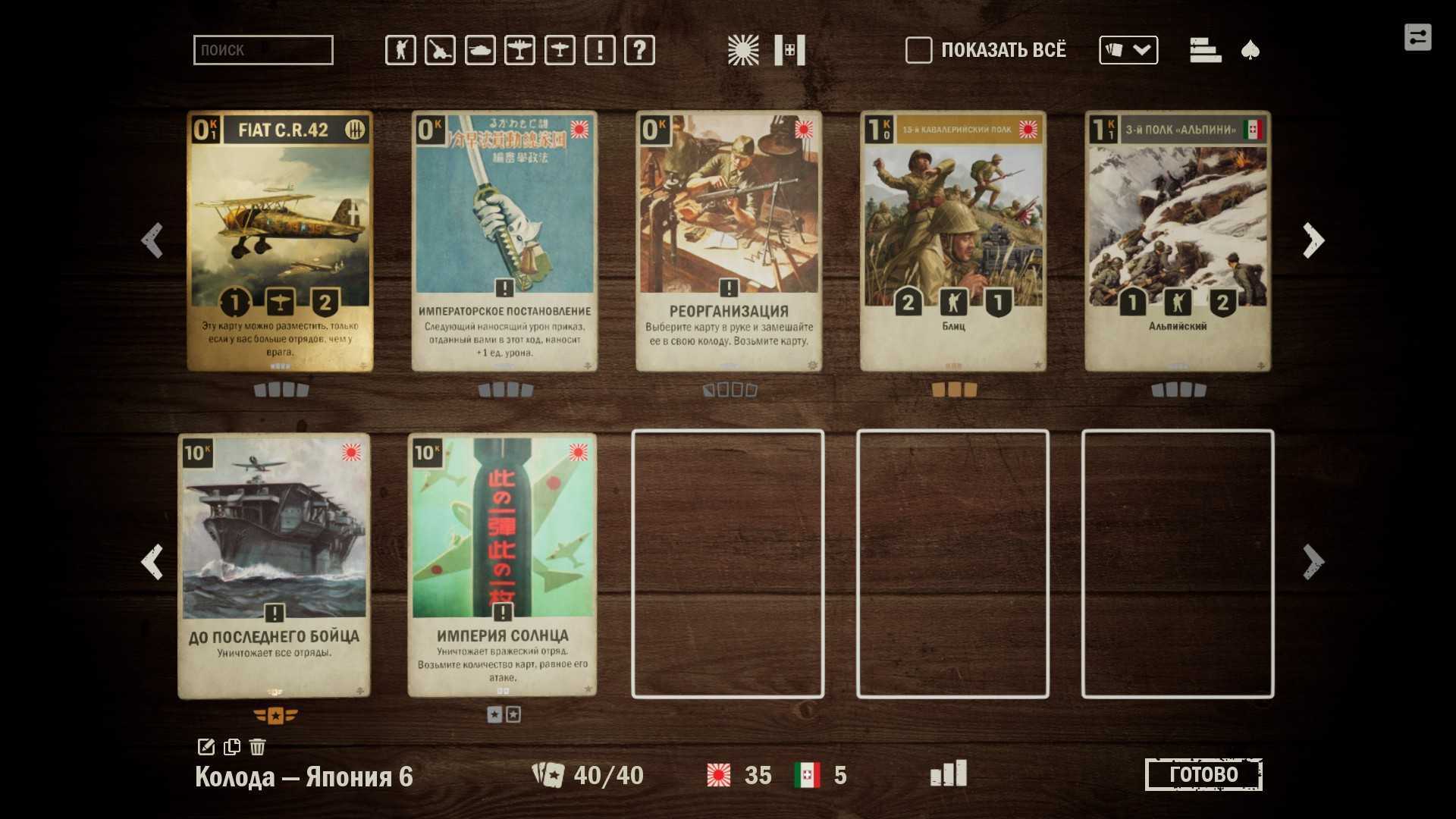Image resolution: width=1456 pixels, height=819 pixels.
Task: Choose the Императорское постановление card
Action: click(504, 241)
